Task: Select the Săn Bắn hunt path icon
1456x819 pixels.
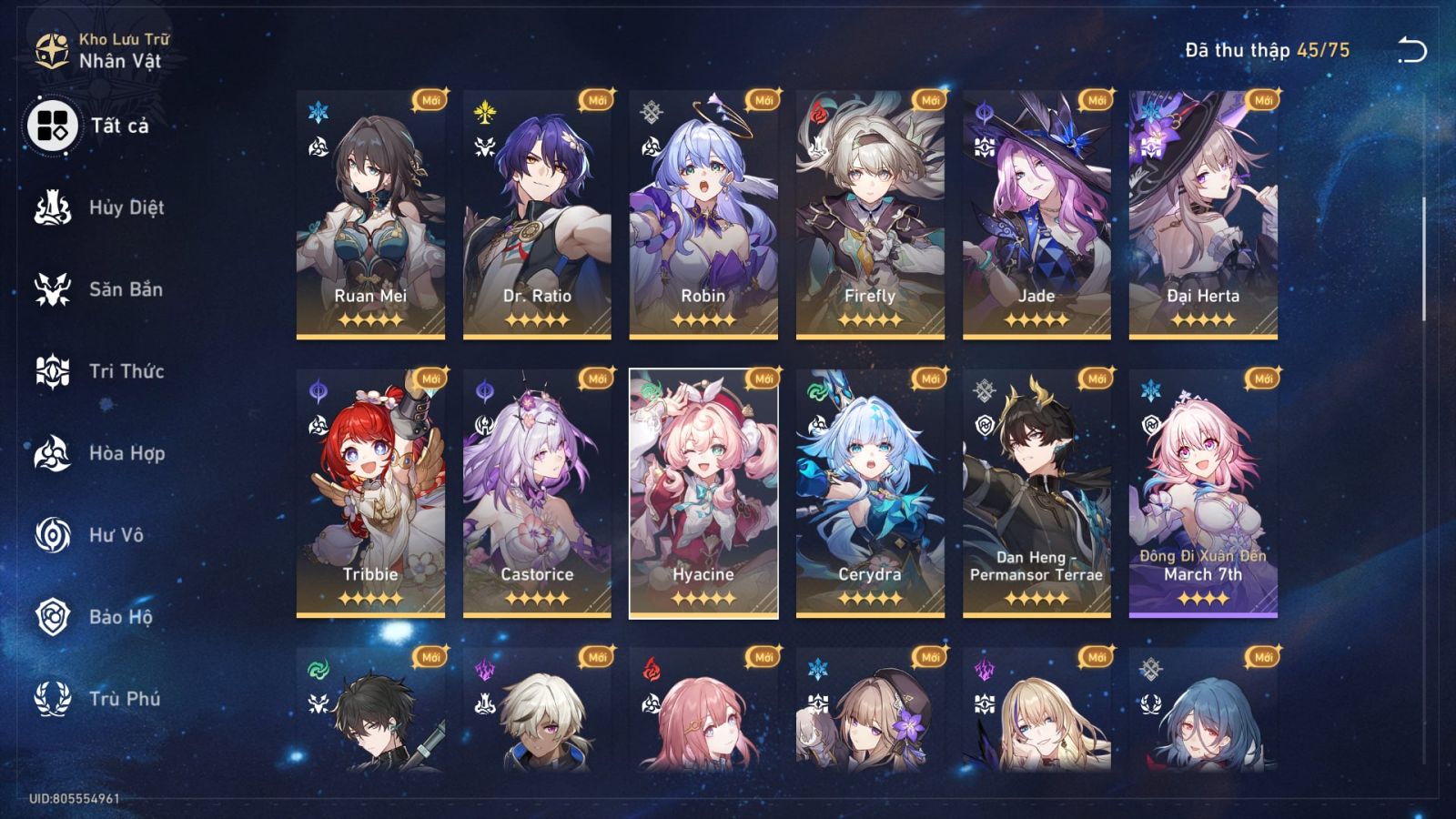Action: coord(52,289)
